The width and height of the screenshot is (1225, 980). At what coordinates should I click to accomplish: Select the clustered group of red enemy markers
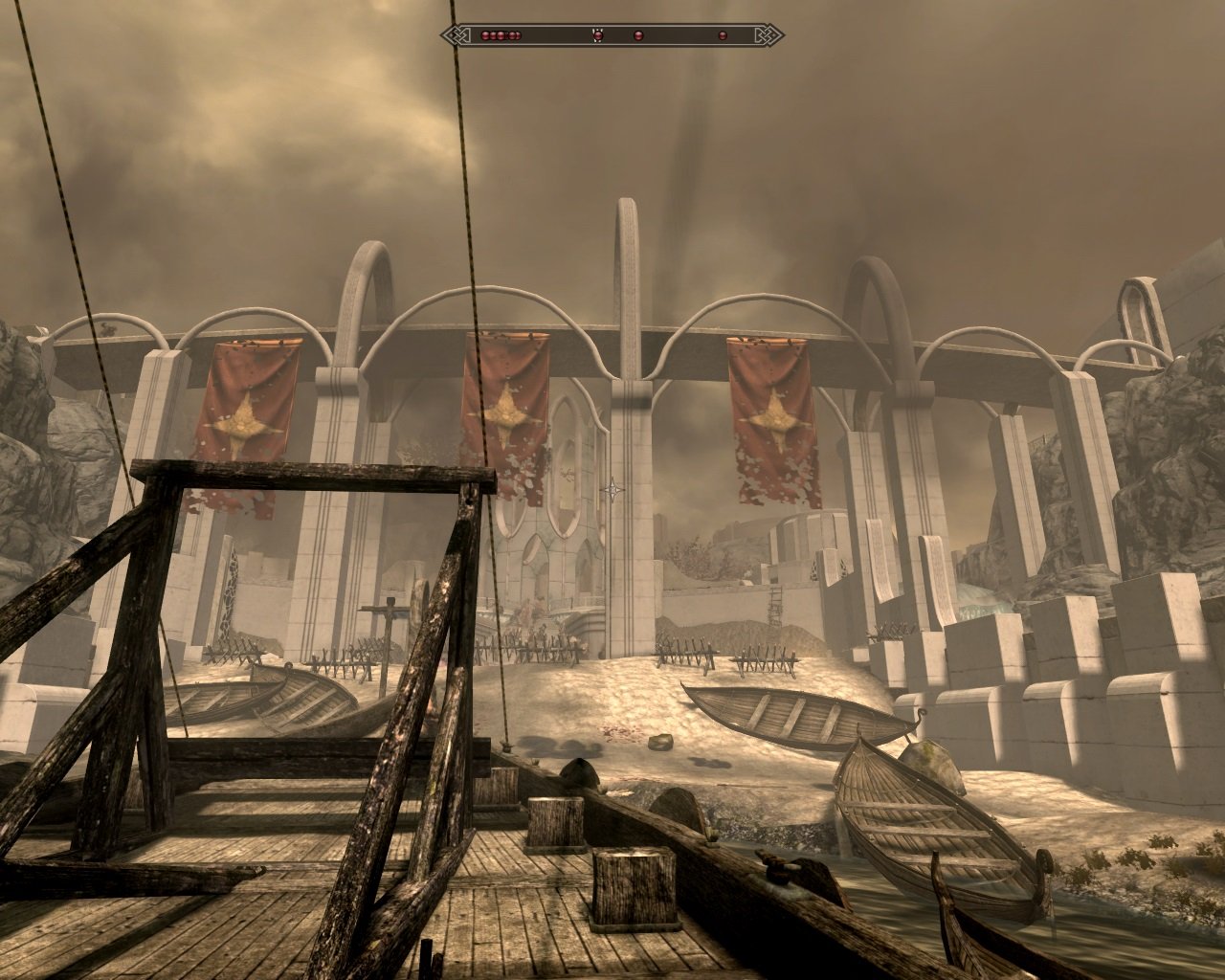tap(501, 35)
